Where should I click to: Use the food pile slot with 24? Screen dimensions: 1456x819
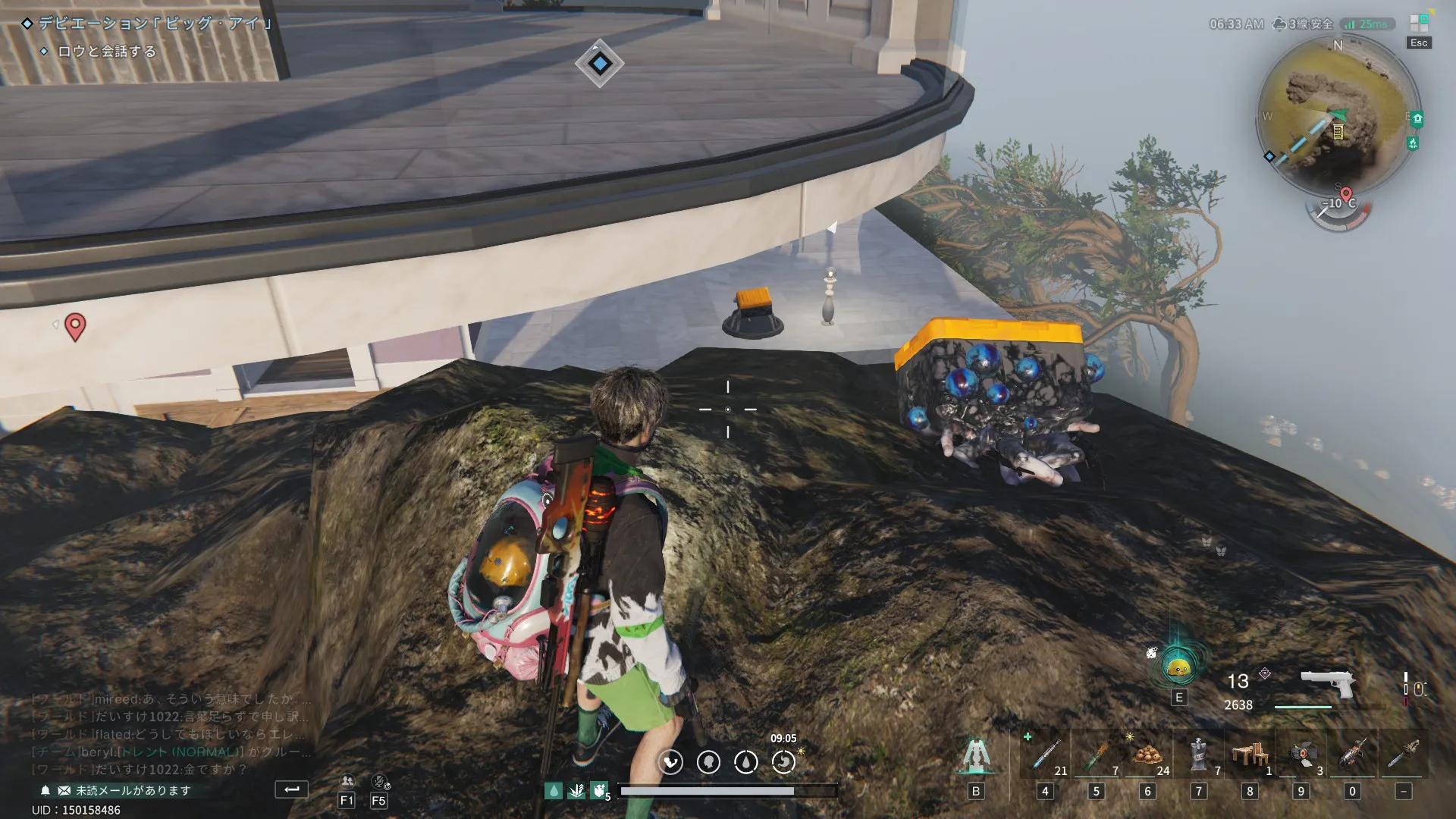pyautogui.click(x=1147, y=755)
